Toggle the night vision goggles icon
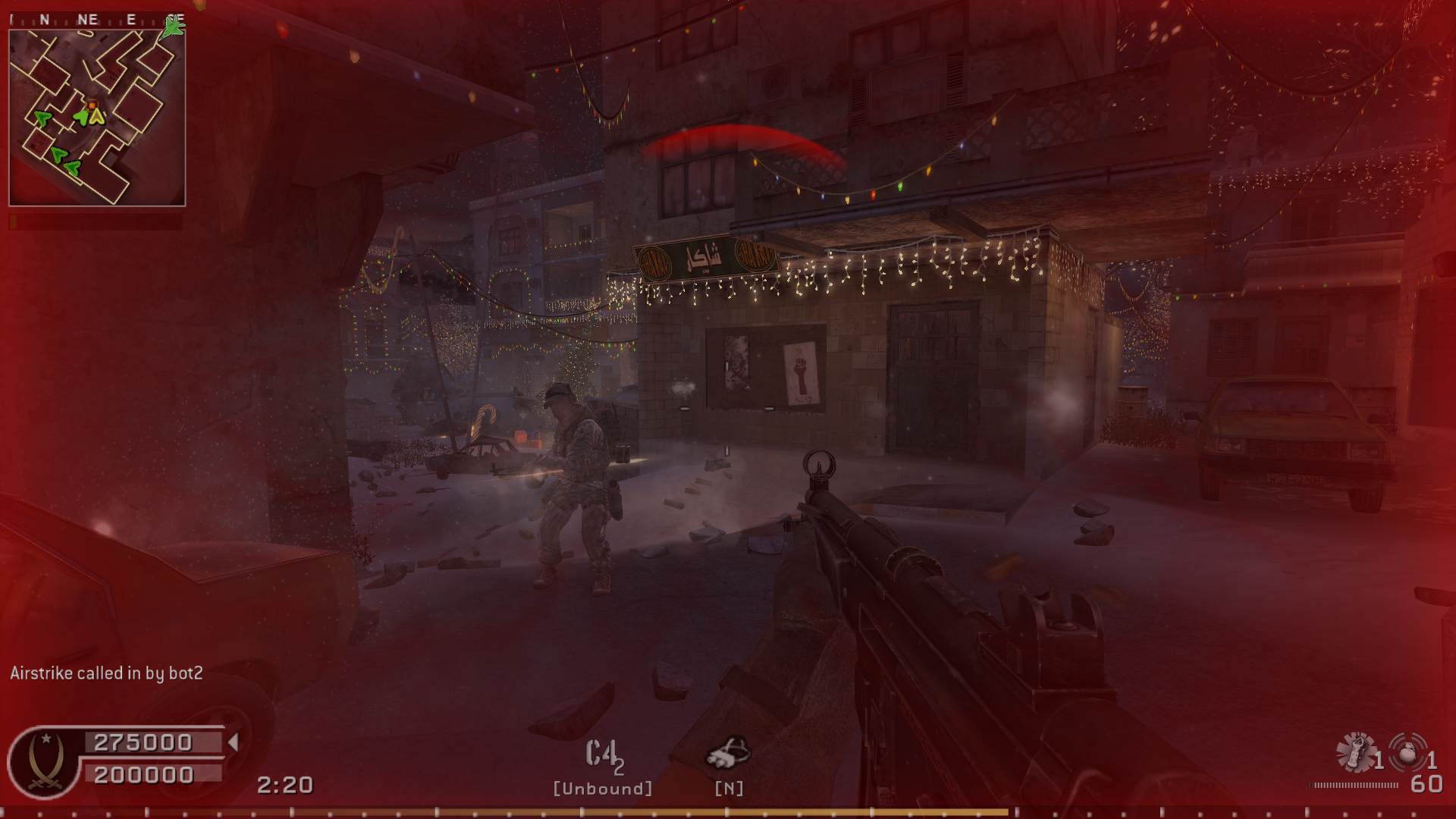 tap(728, 753)
